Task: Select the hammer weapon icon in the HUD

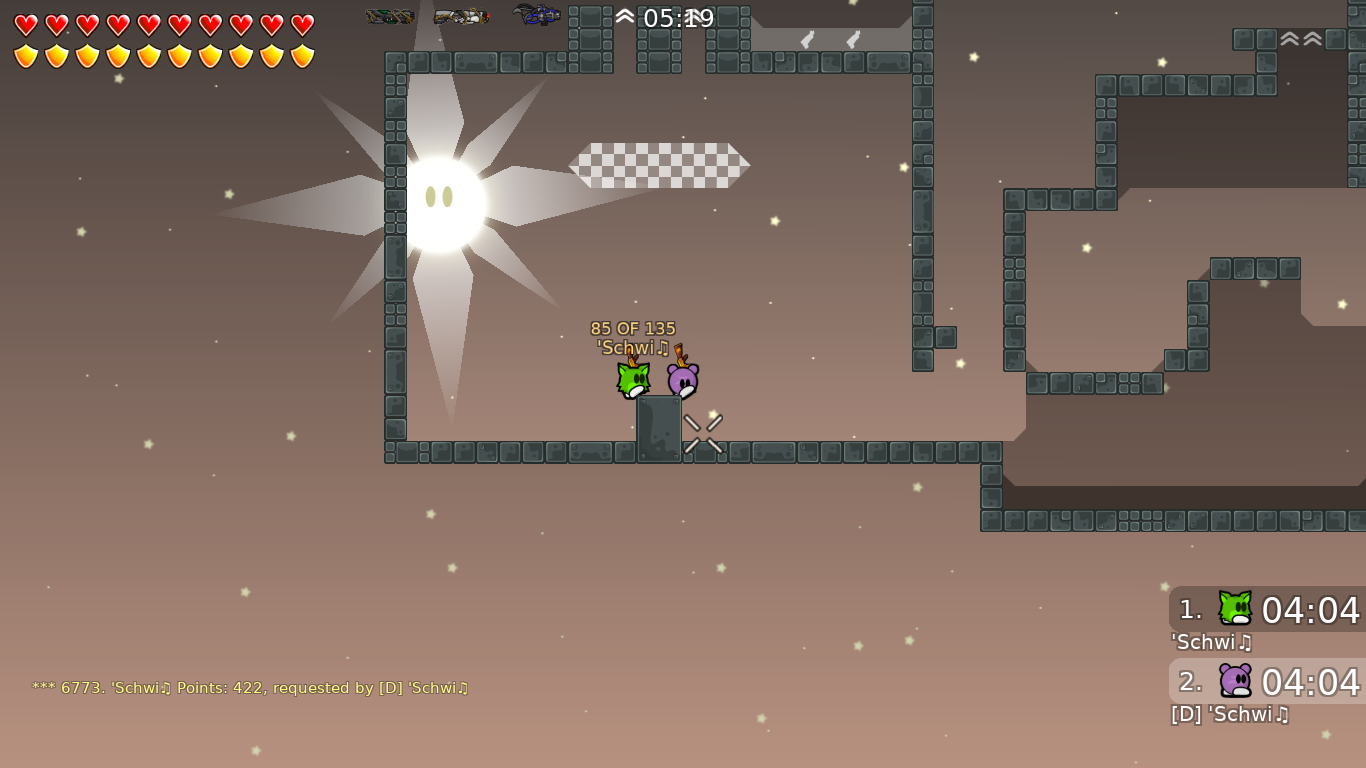Action: click(x=390, y=16)
